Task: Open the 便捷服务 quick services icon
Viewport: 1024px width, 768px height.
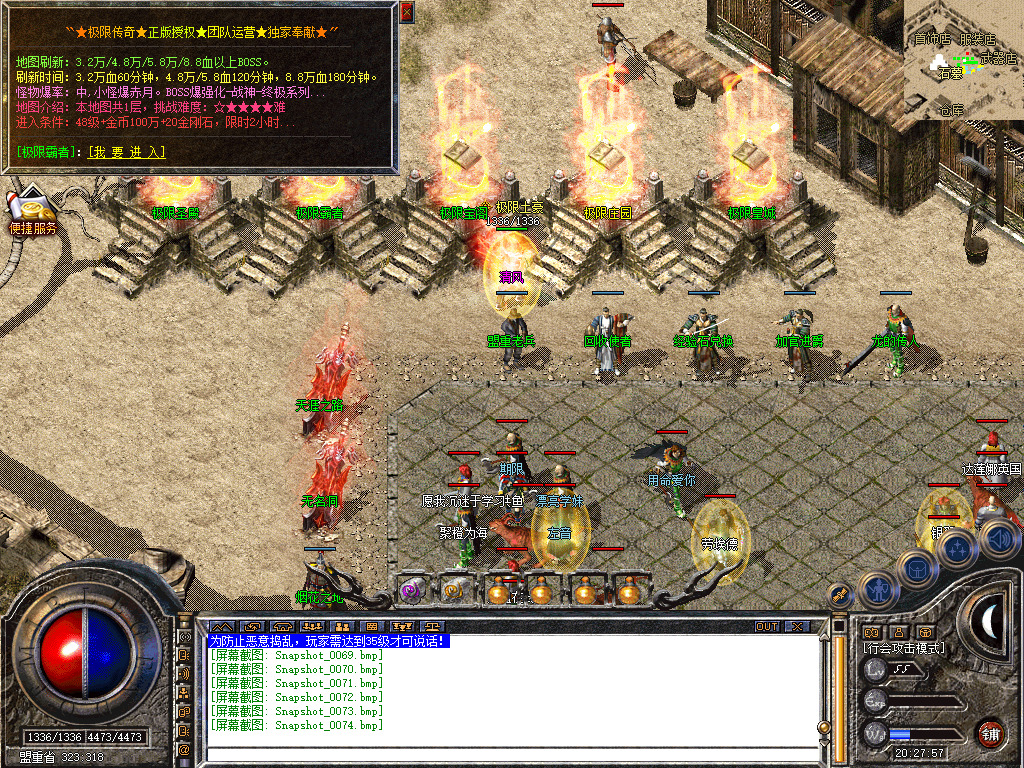Action: pyautogui.click(x=33, y=212)
